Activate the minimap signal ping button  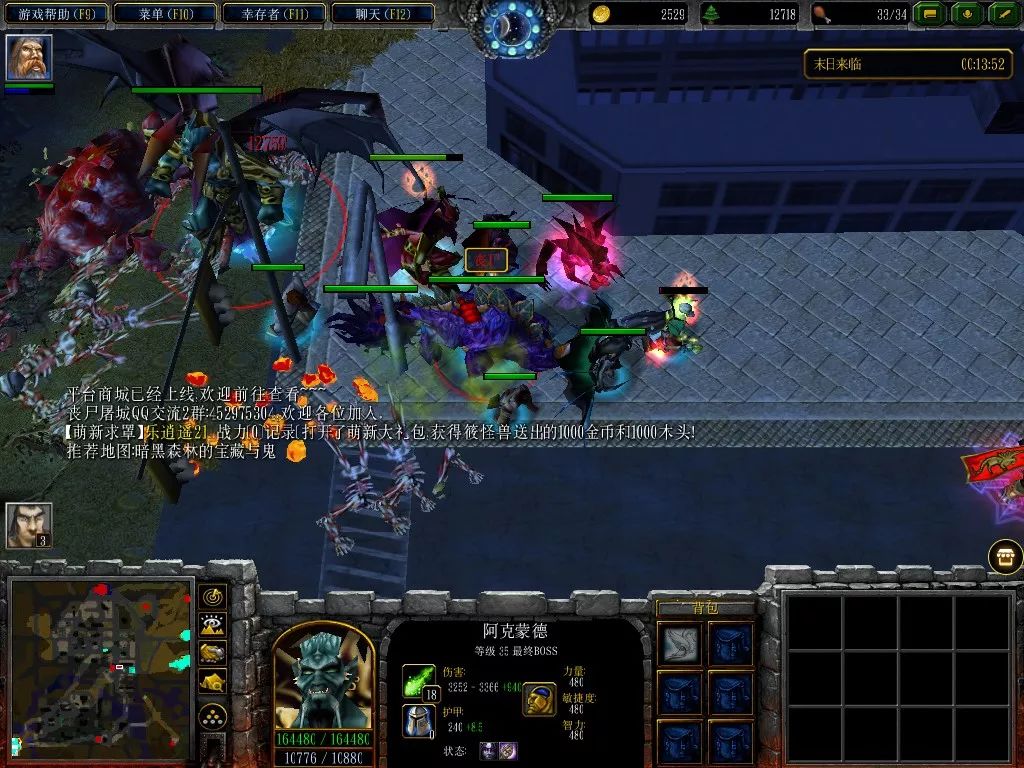tap(213, 598)
